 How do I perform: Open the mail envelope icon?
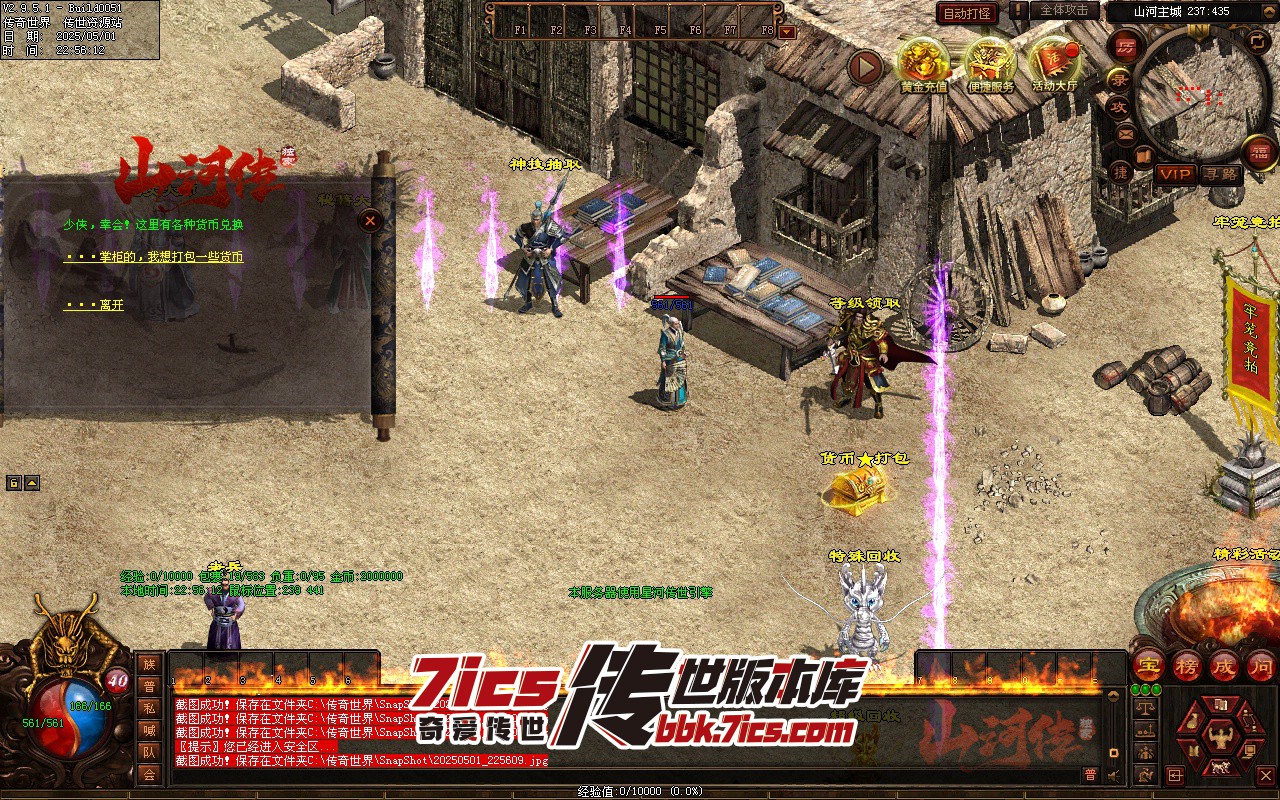1125,133
